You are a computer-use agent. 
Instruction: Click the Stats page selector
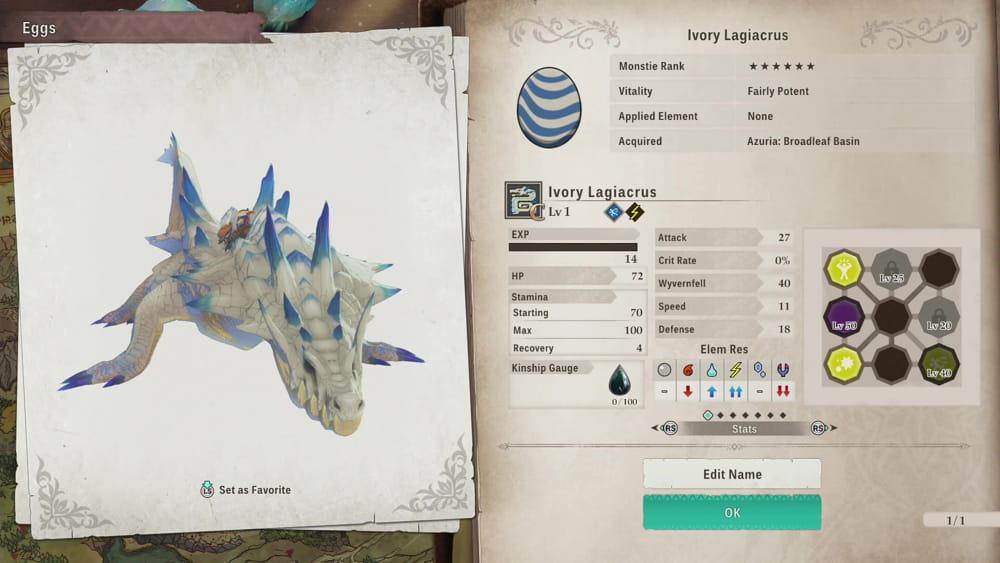click(x=744, y=429)
